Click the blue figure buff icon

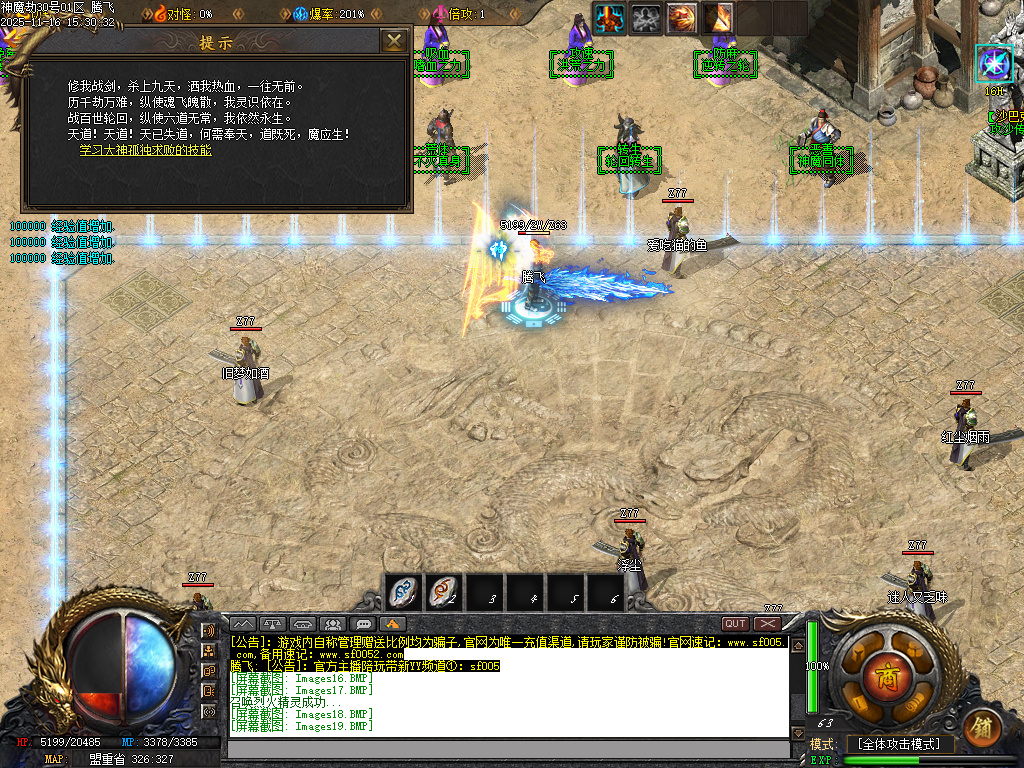[x=610, y=18]
